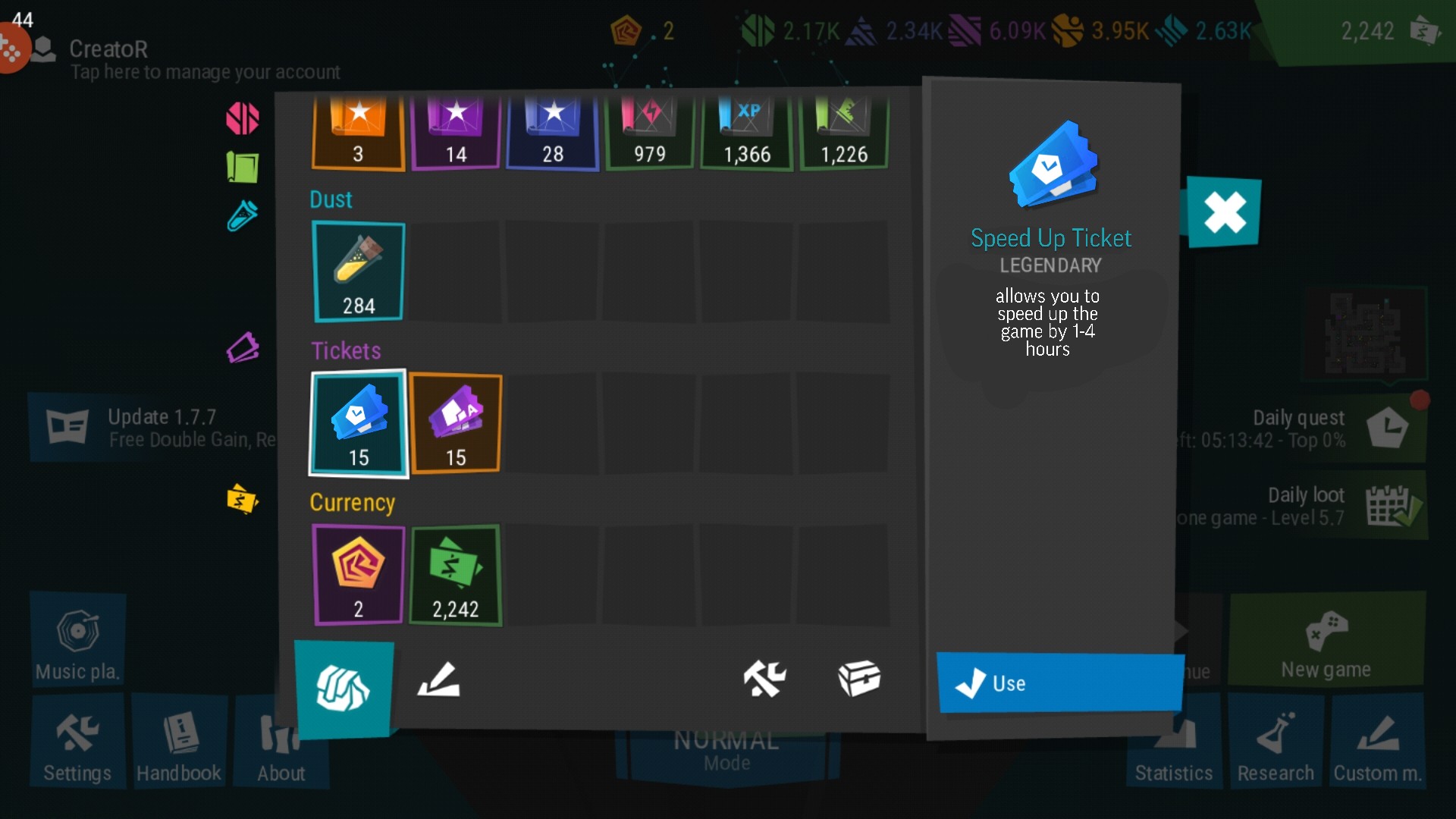Switch to the hammer and wrench tab

click(x=764, y=678)
